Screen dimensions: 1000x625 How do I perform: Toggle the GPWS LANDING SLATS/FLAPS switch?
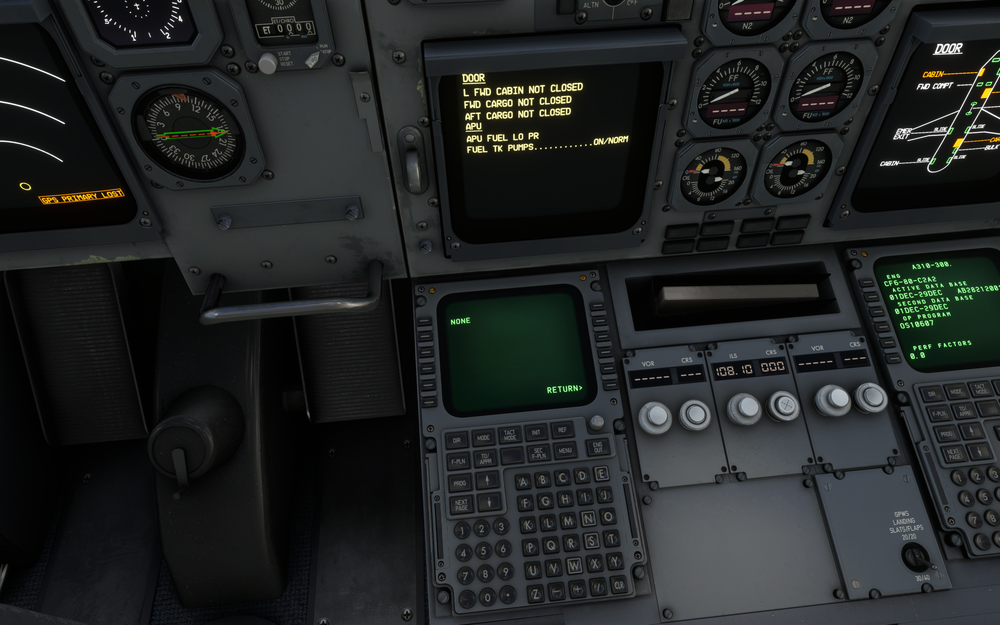915,556
